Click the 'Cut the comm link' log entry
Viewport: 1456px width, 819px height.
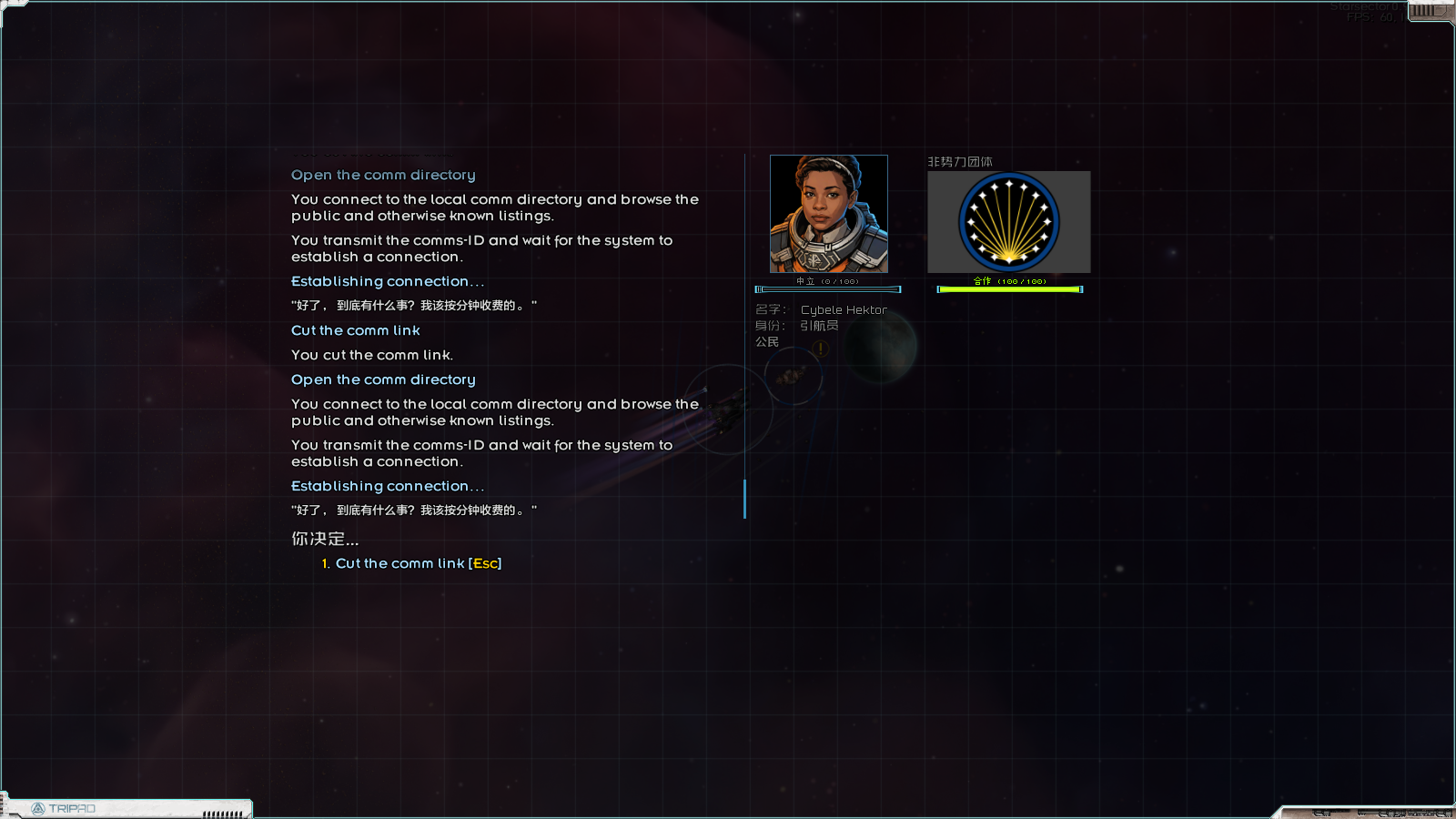[355, 330]
